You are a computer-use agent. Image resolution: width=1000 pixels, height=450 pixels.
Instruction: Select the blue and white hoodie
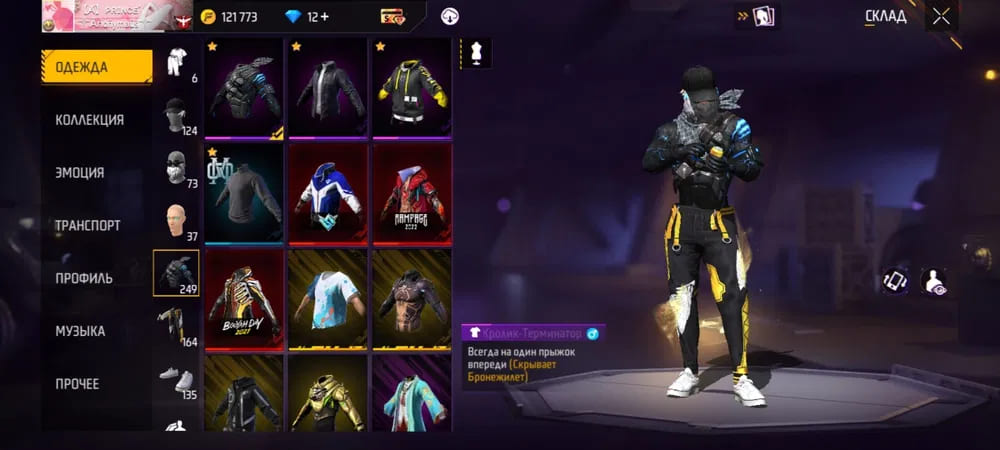click(328, 194)
